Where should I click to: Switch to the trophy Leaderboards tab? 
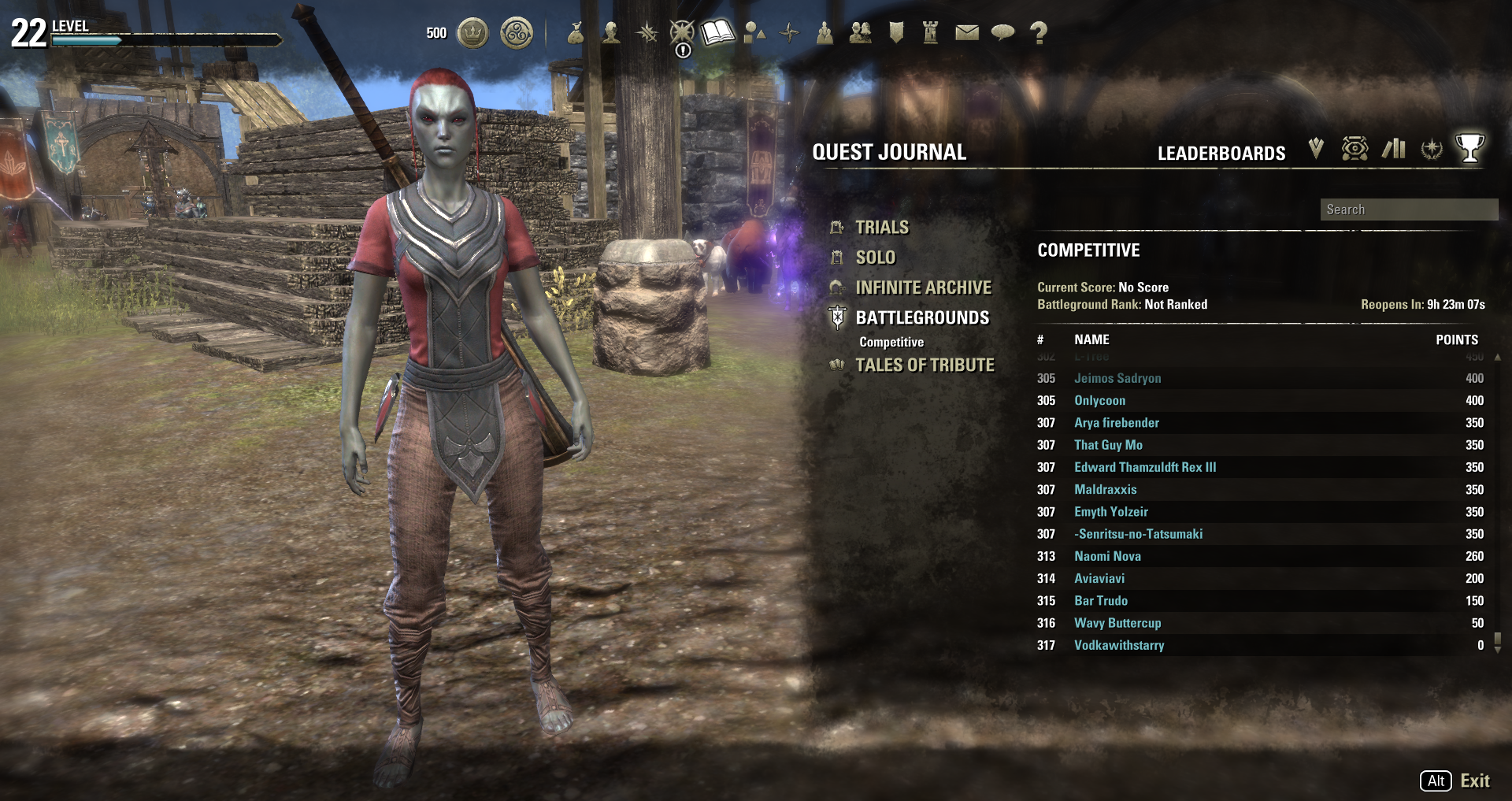tap(1469, 148)
